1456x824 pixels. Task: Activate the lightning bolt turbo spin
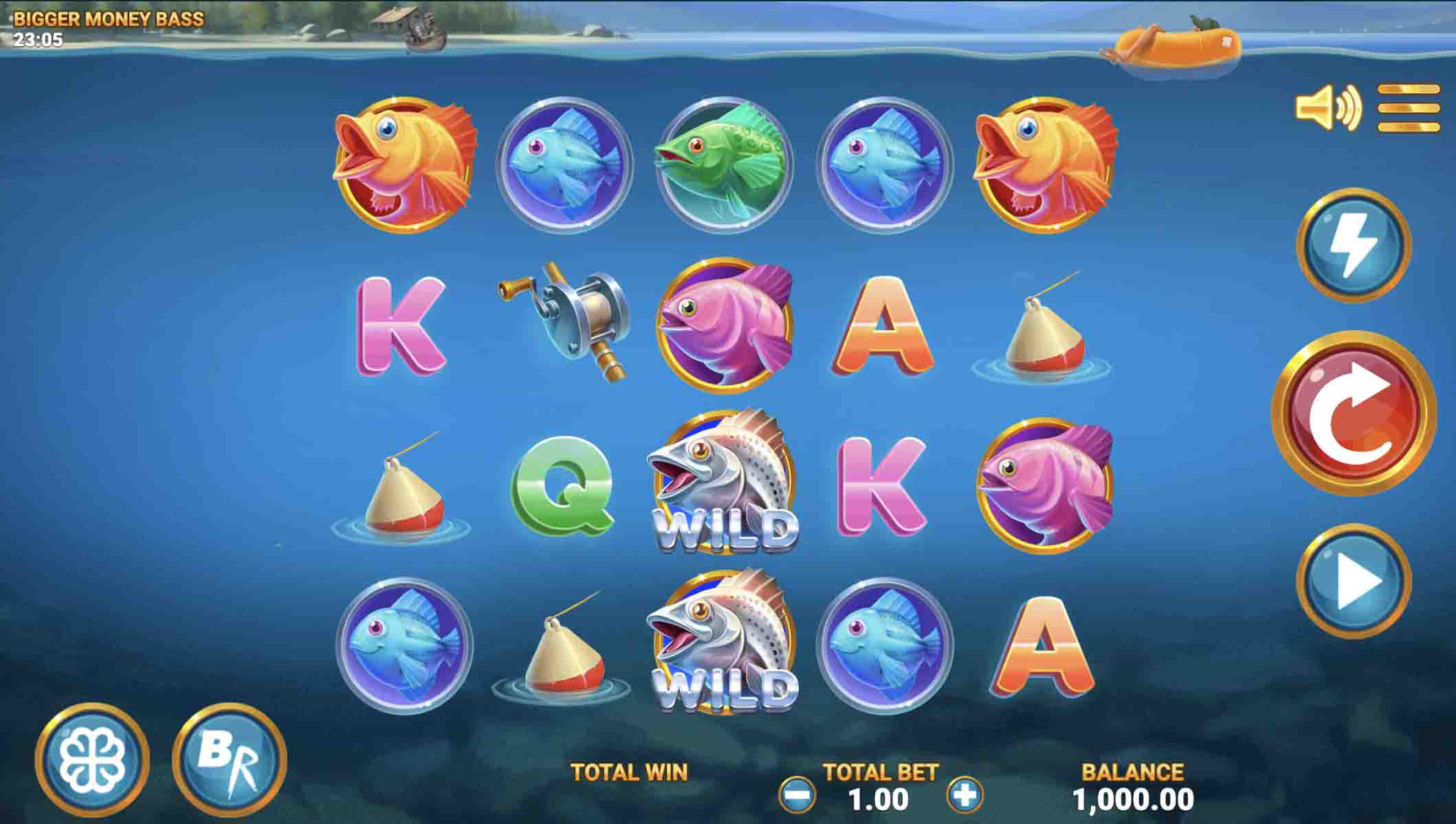tap(1353, 245)
